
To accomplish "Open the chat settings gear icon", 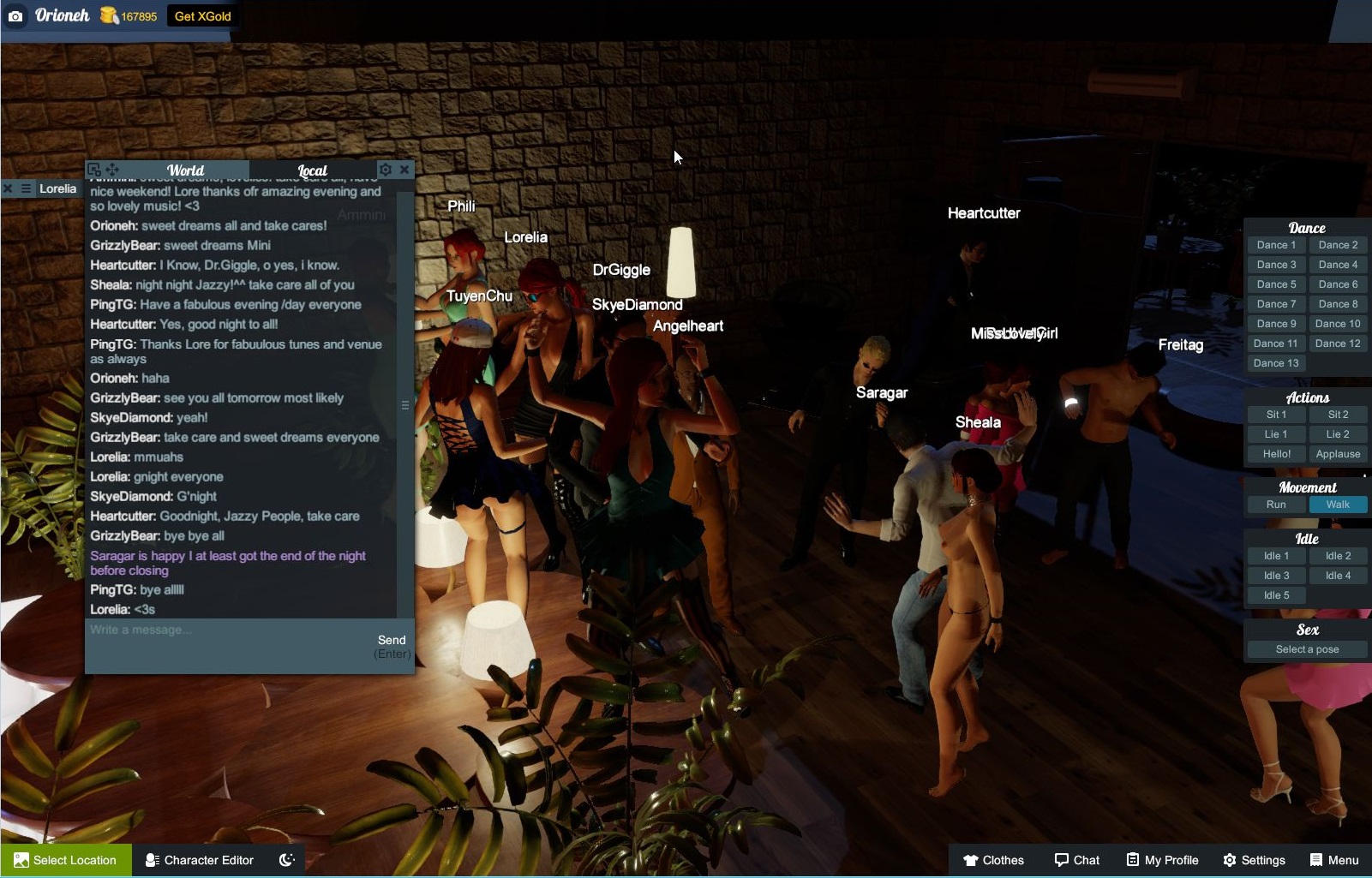I will click(x=386, y=170).
